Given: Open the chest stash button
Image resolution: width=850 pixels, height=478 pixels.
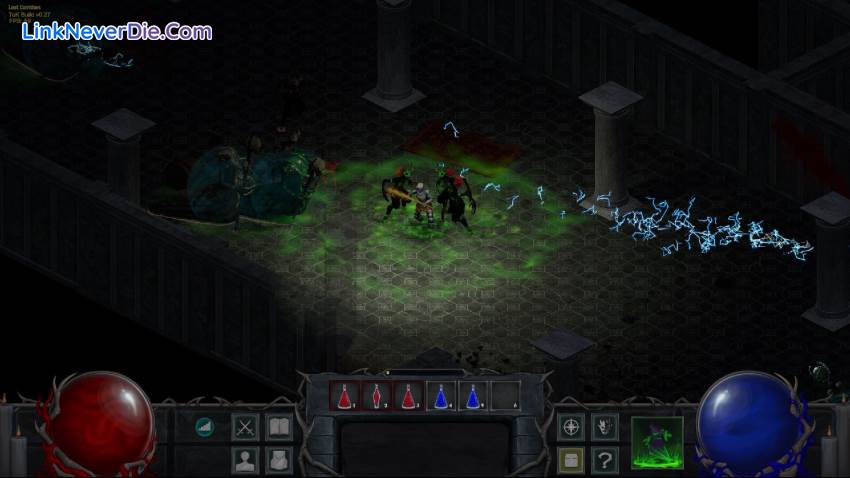Looking at the screenshot, I should pyautogui.click(x=571, y=460).
